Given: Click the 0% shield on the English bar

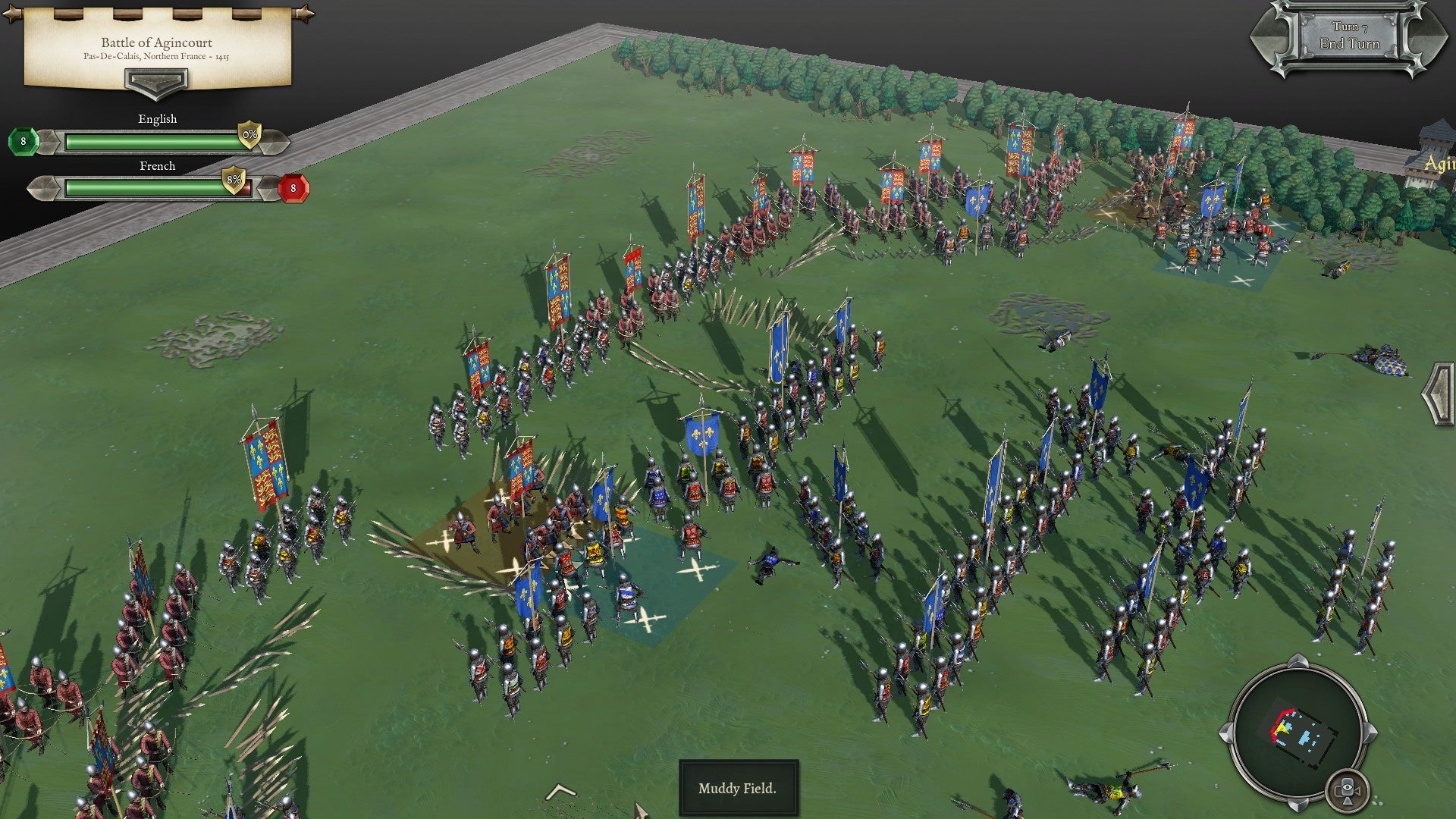Looking at the screenshot, I should point(248,136).
